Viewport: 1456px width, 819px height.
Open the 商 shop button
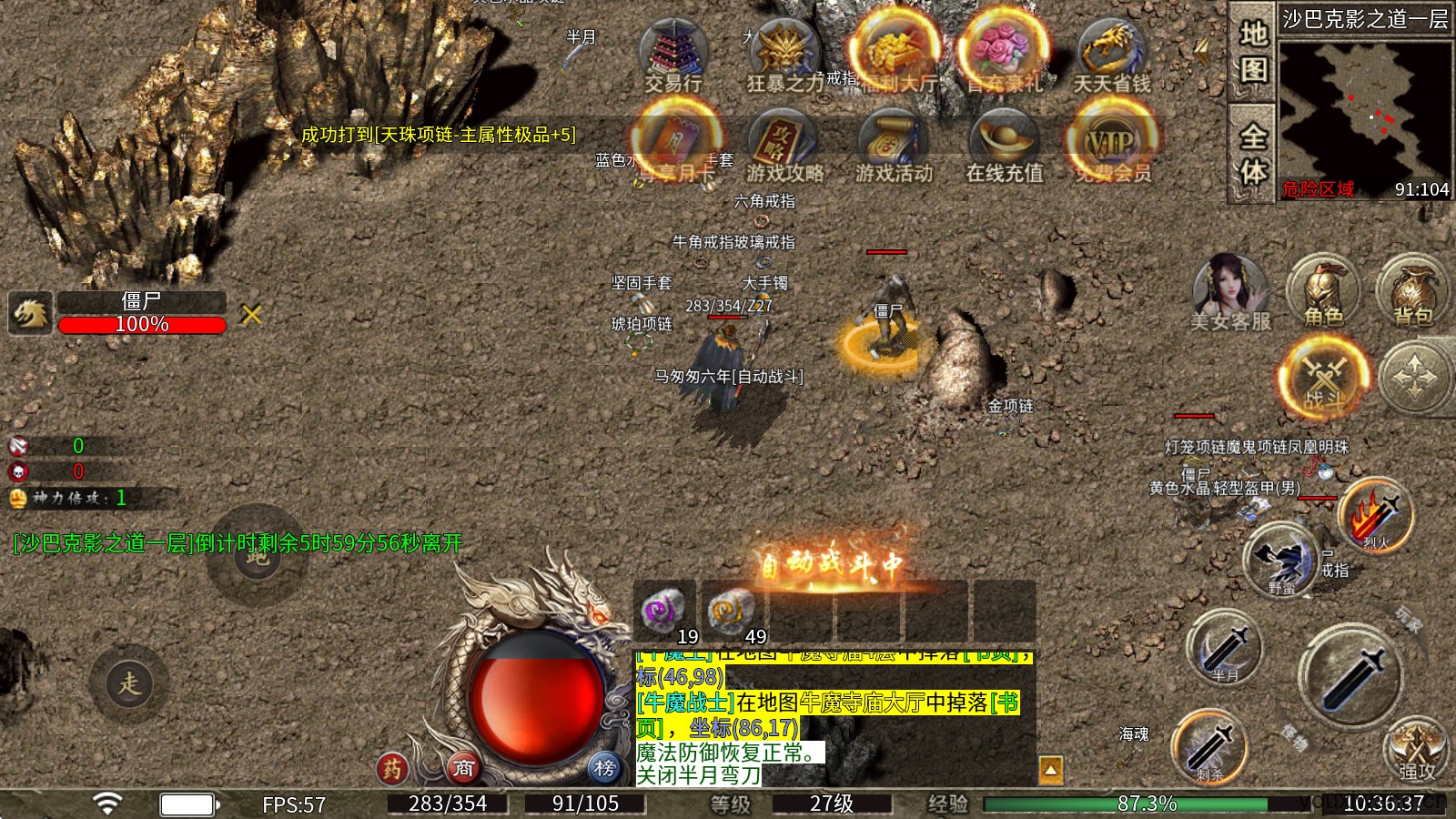point(464,769)
